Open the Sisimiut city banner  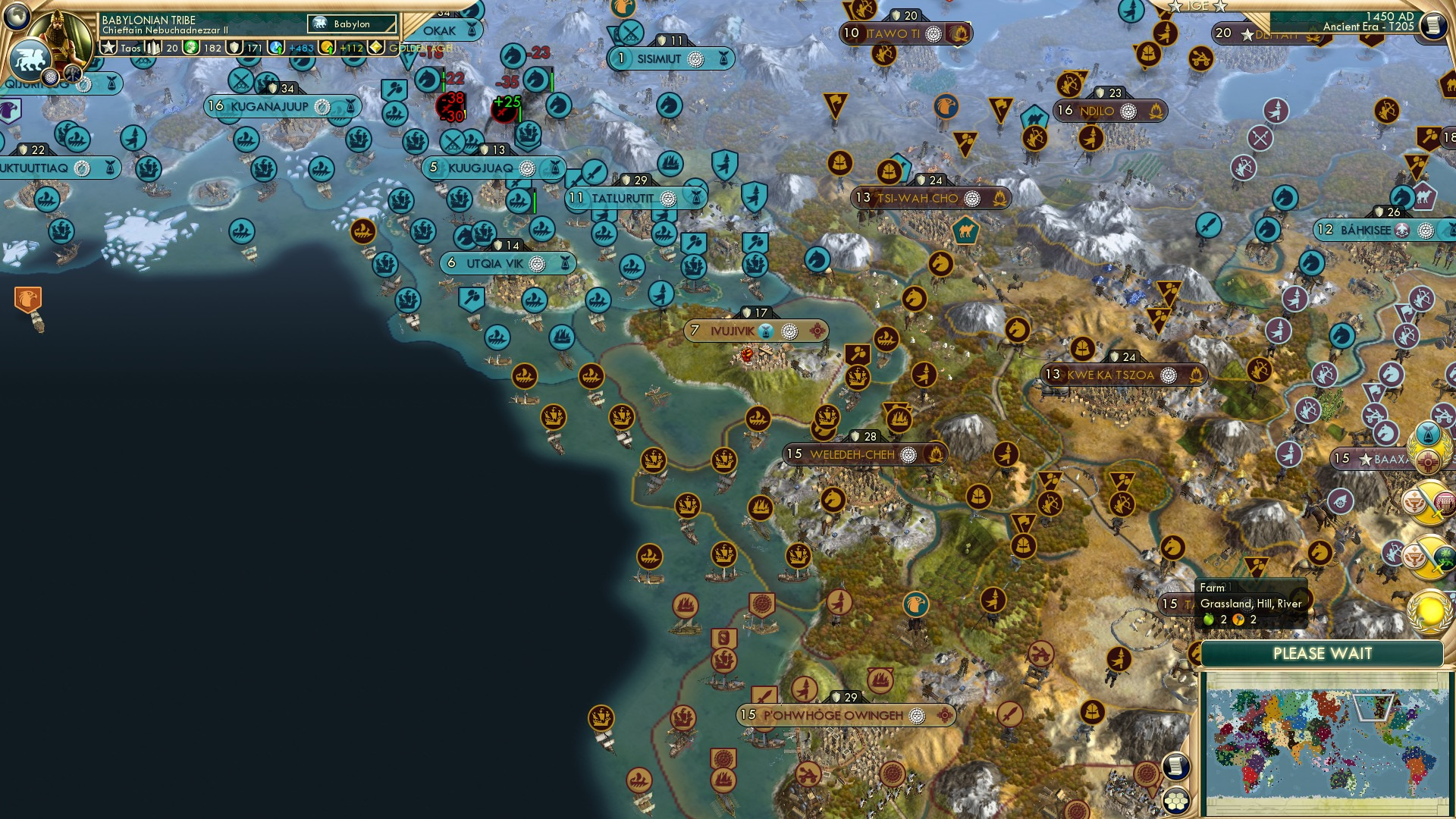pos(671,57)
